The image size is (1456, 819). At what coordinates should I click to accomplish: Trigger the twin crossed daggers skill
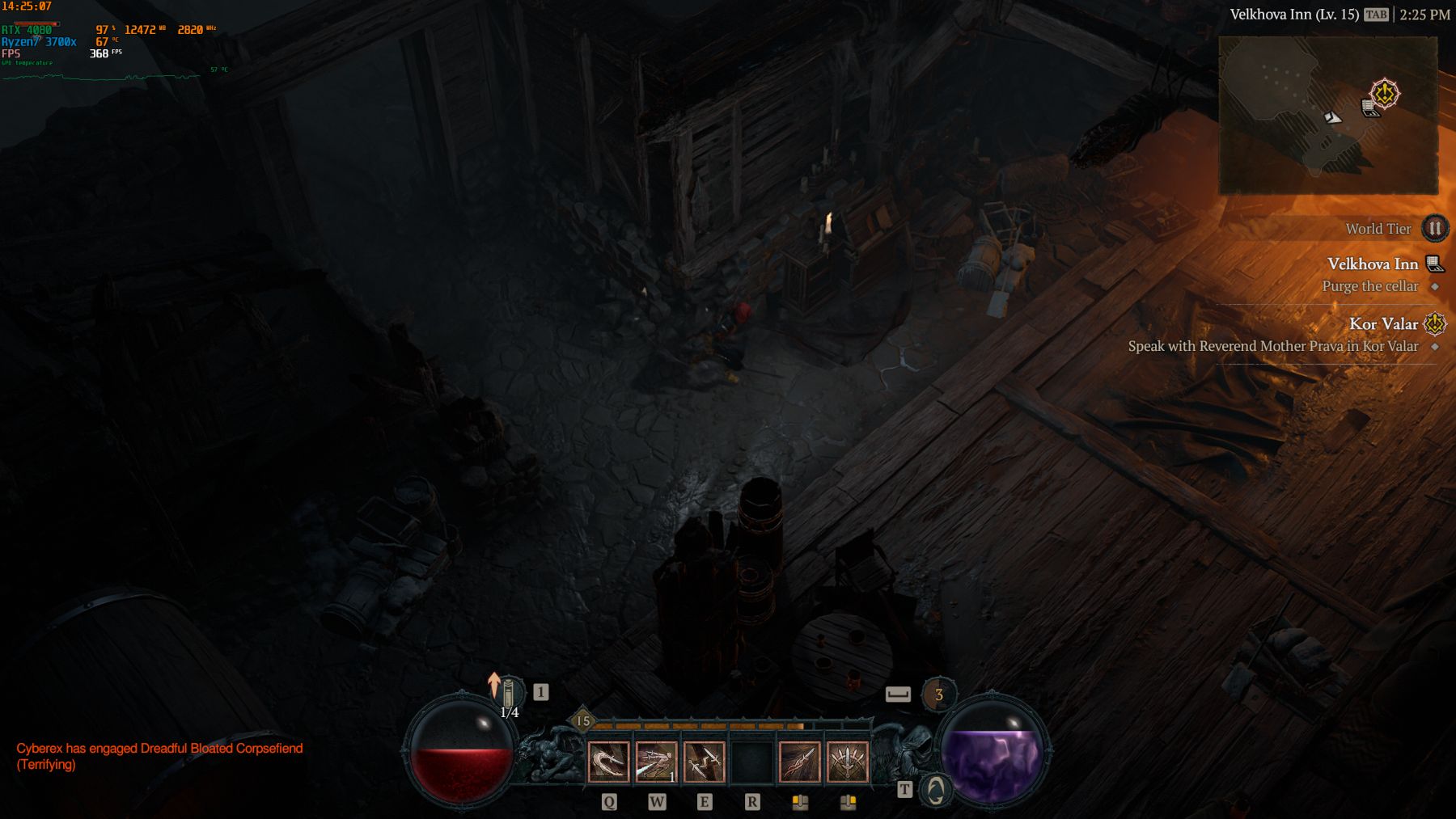704,762
